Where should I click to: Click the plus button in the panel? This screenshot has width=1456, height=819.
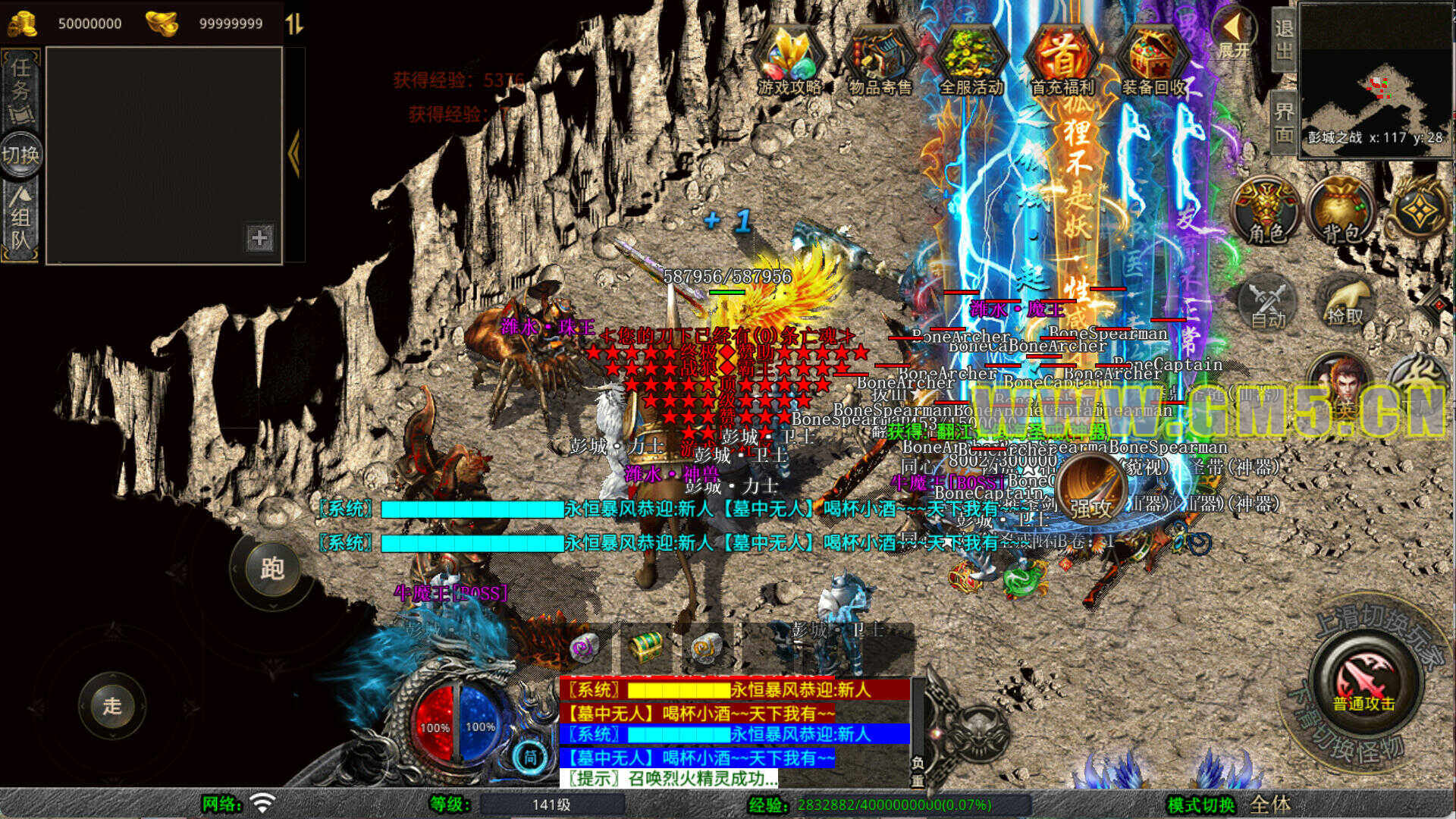[x=259, y=238]
